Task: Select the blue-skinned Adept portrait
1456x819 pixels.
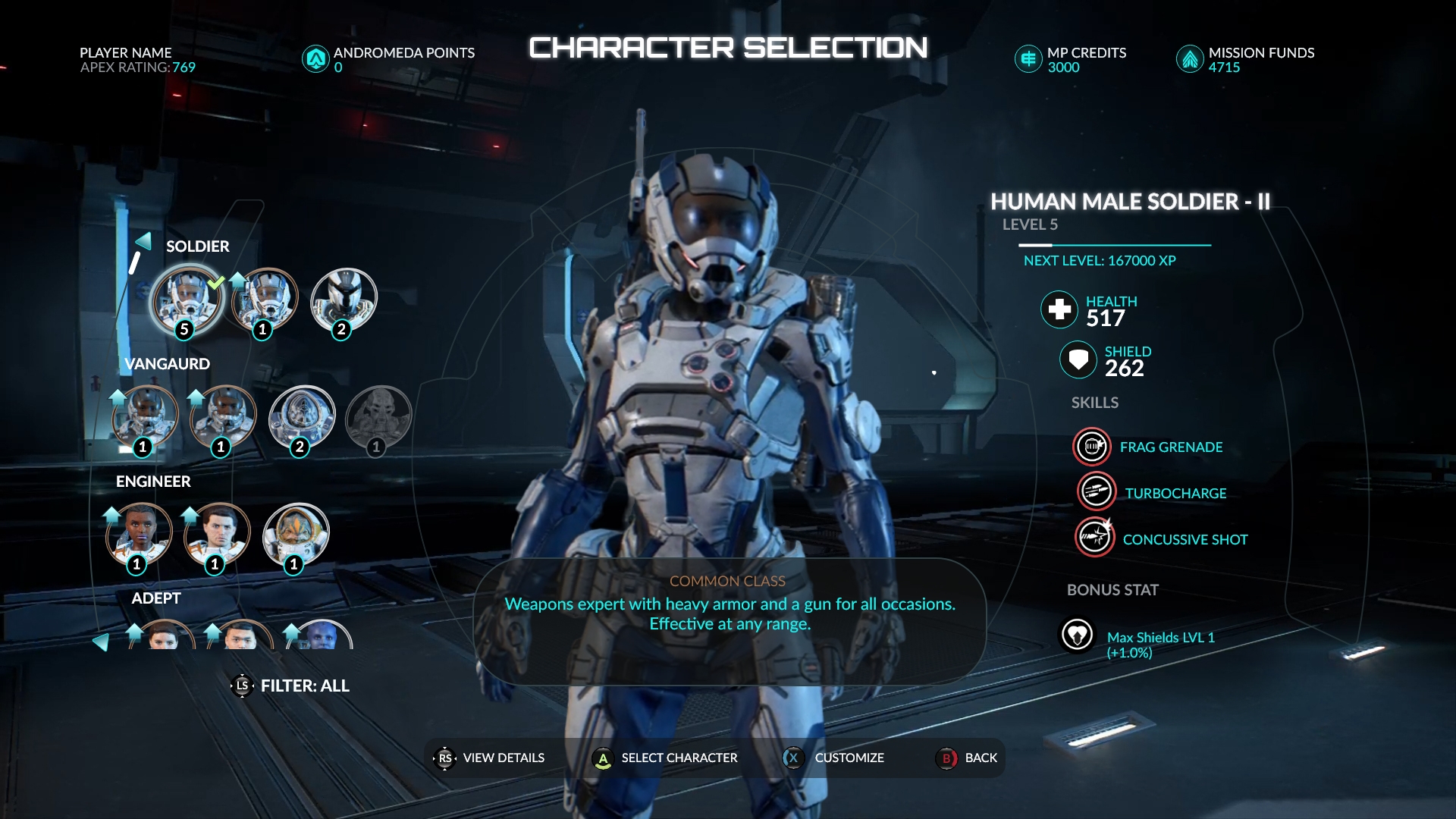Action: [322, 635]
